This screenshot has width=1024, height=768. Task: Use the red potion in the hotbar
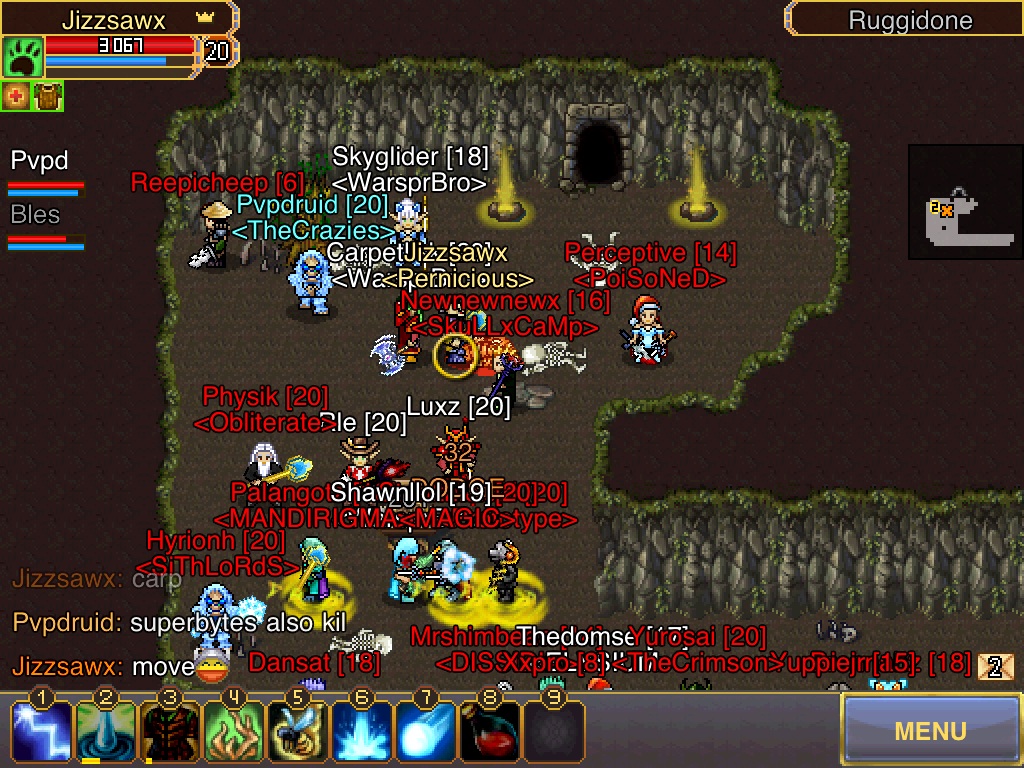(x=490, y=730)
